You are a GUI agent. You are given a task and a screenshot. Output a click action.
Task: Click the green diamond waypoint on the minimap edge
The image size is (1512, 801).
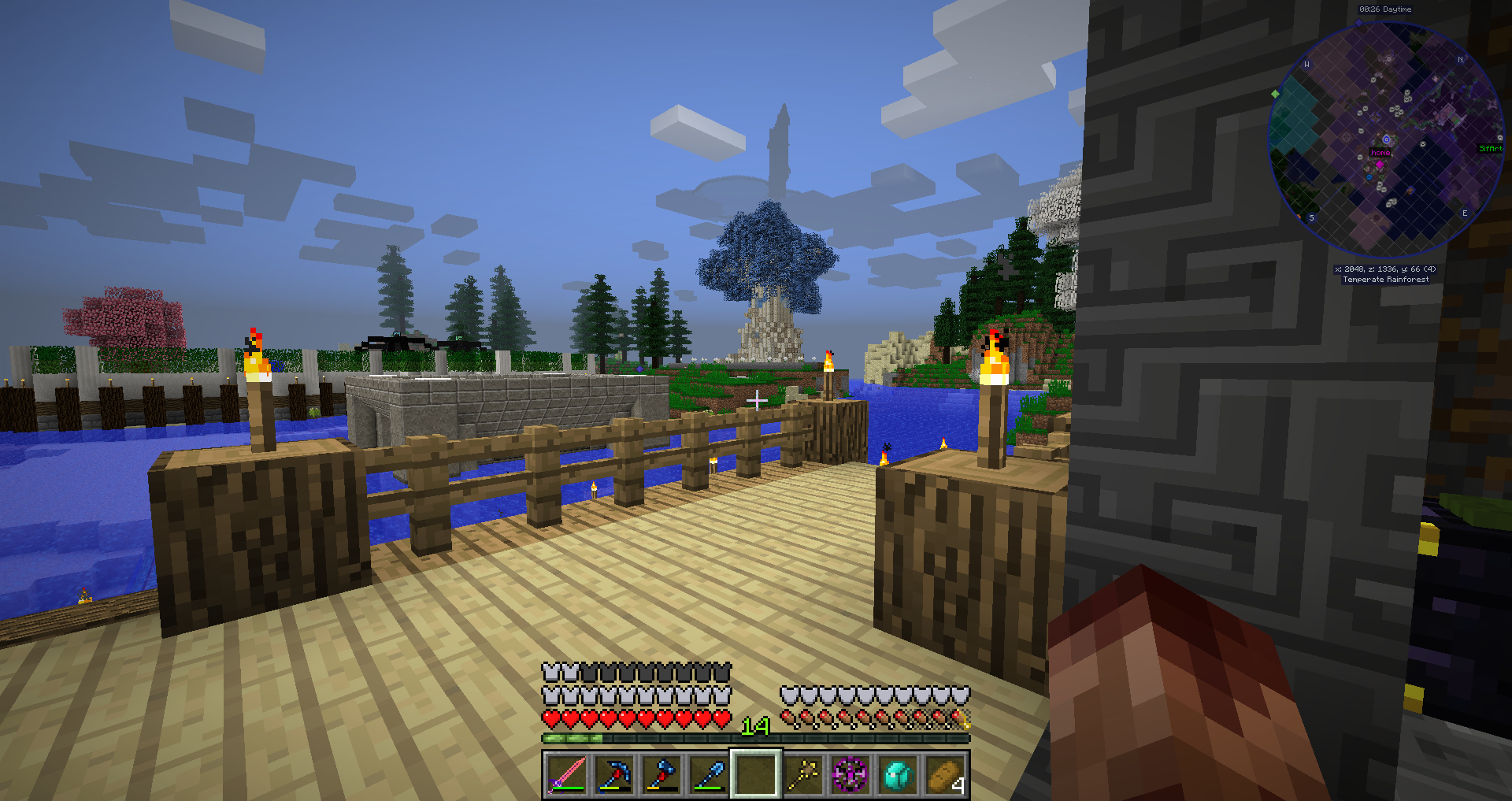pyautogui.click(x=1275, y=94)
